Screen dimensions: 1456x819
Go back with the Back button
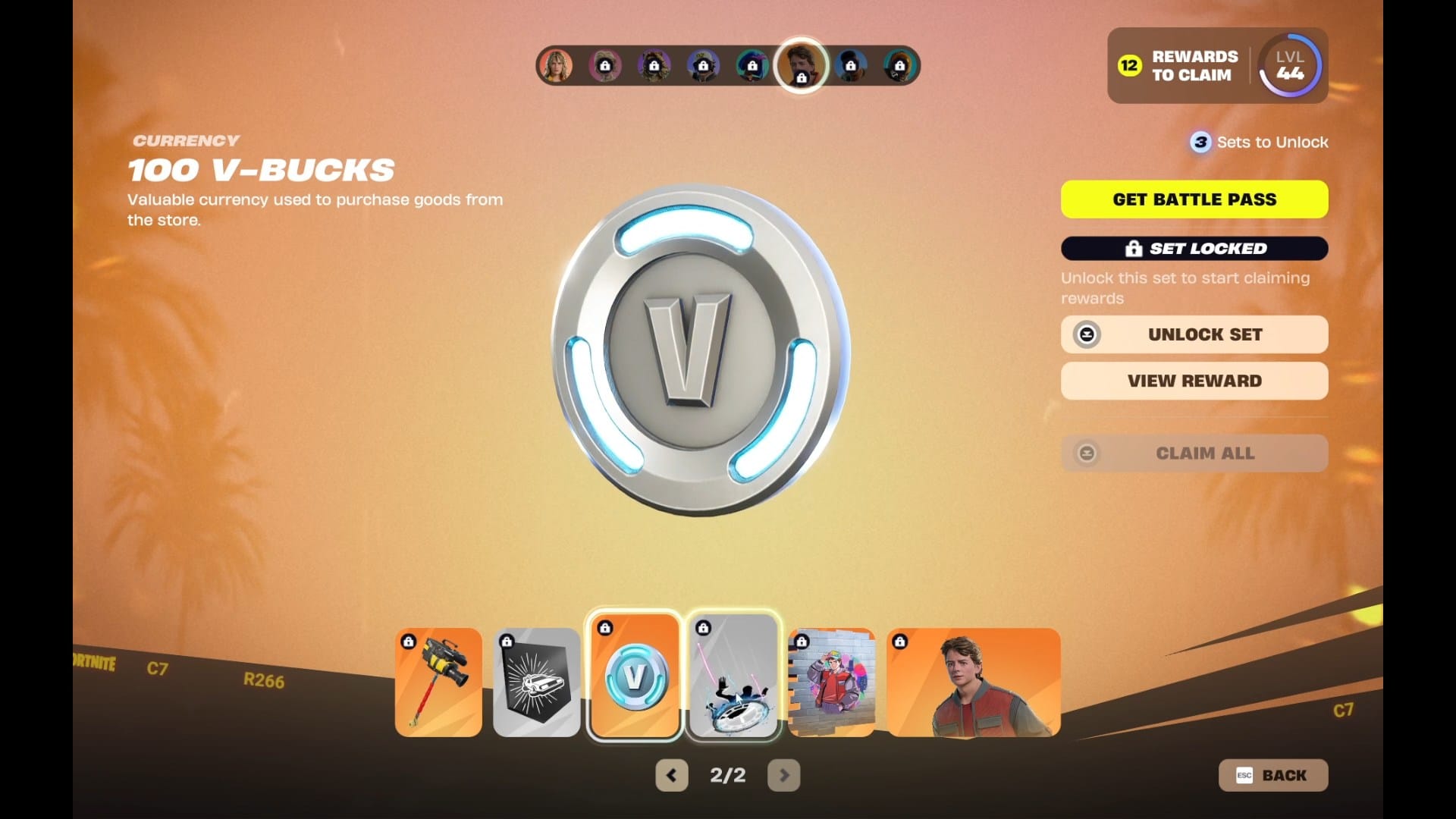pyautogui.click(x=1273, y=775)
